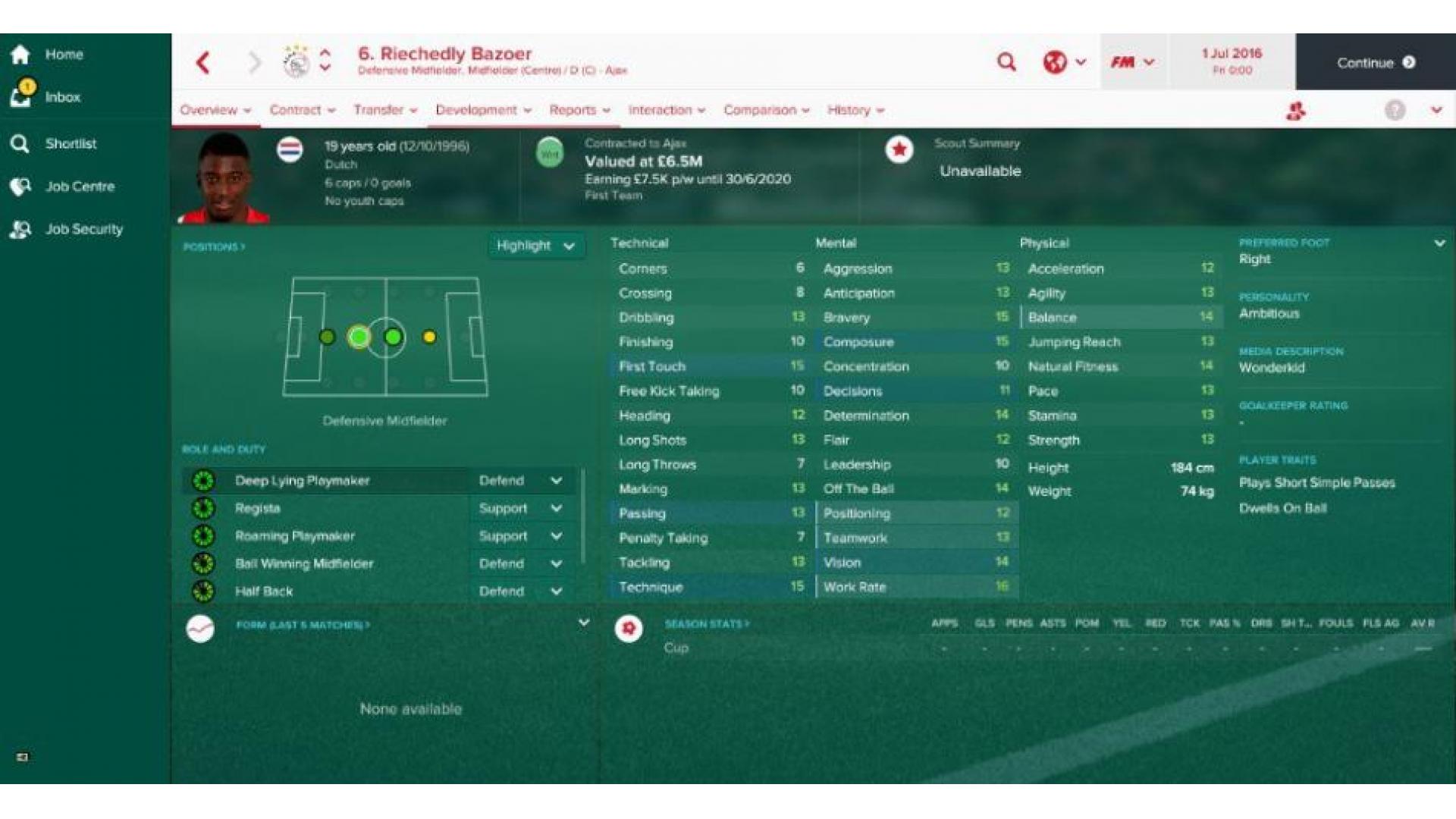Open the Reports tab menu
The image size is (1456, 819).
pos(579,110)
